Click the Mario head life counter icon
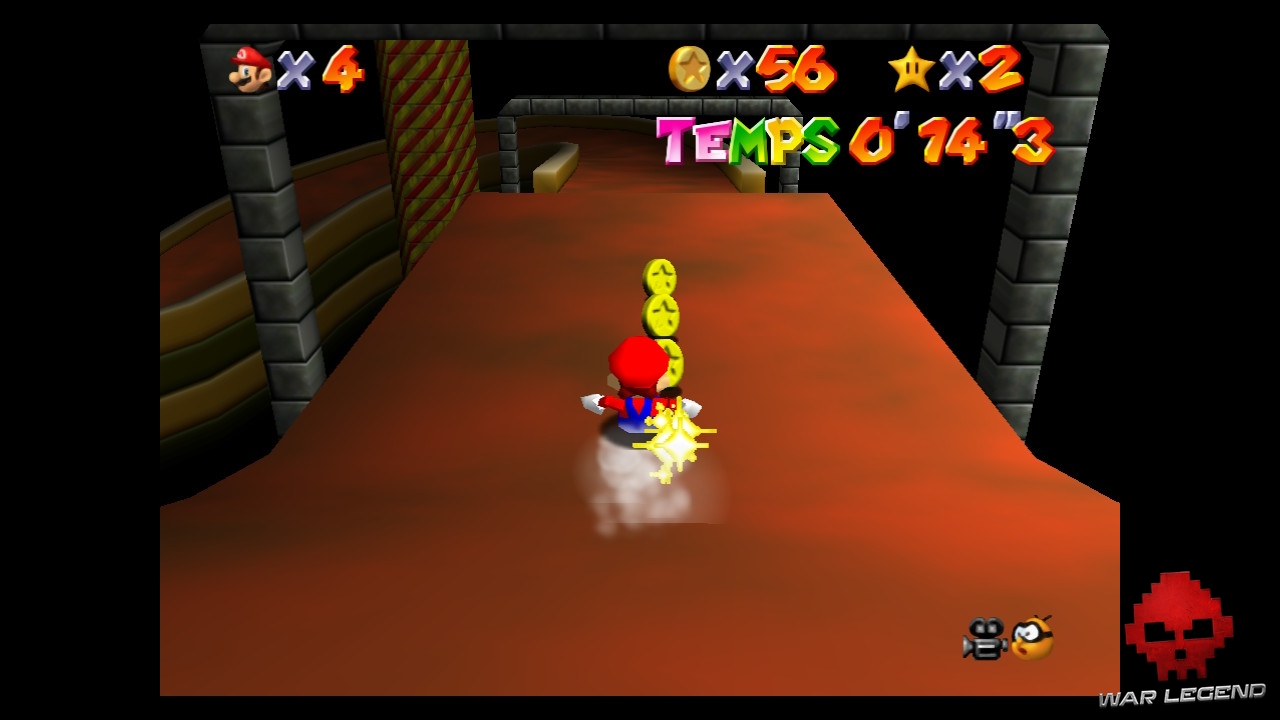This screenshot has height=720, width=1280. 248,68
